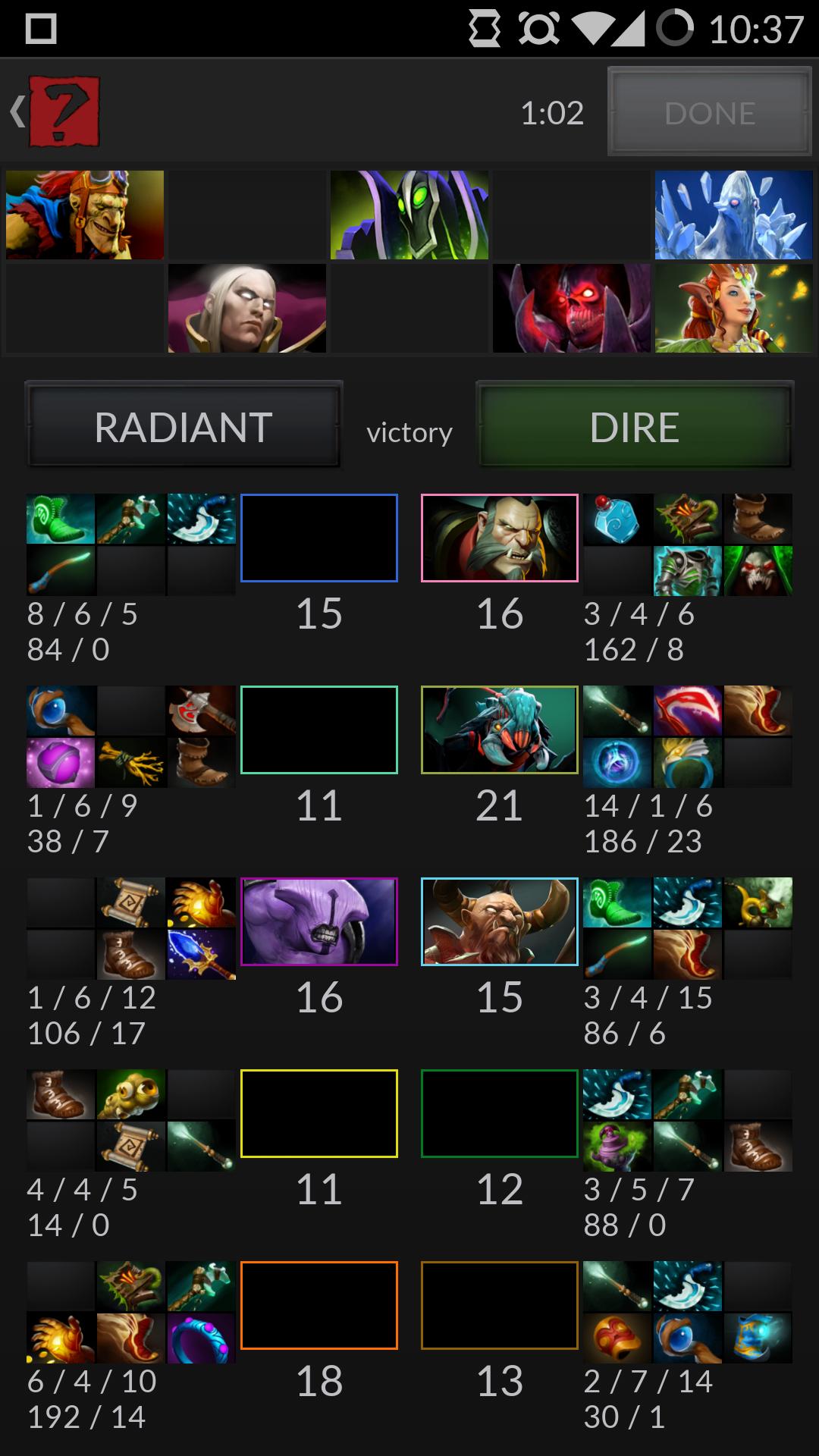Image resolution: width=819 pixels, height=1456 pixels.
Task: Pick the Invoker hero portrait
Action: click(x=247, y=309)
